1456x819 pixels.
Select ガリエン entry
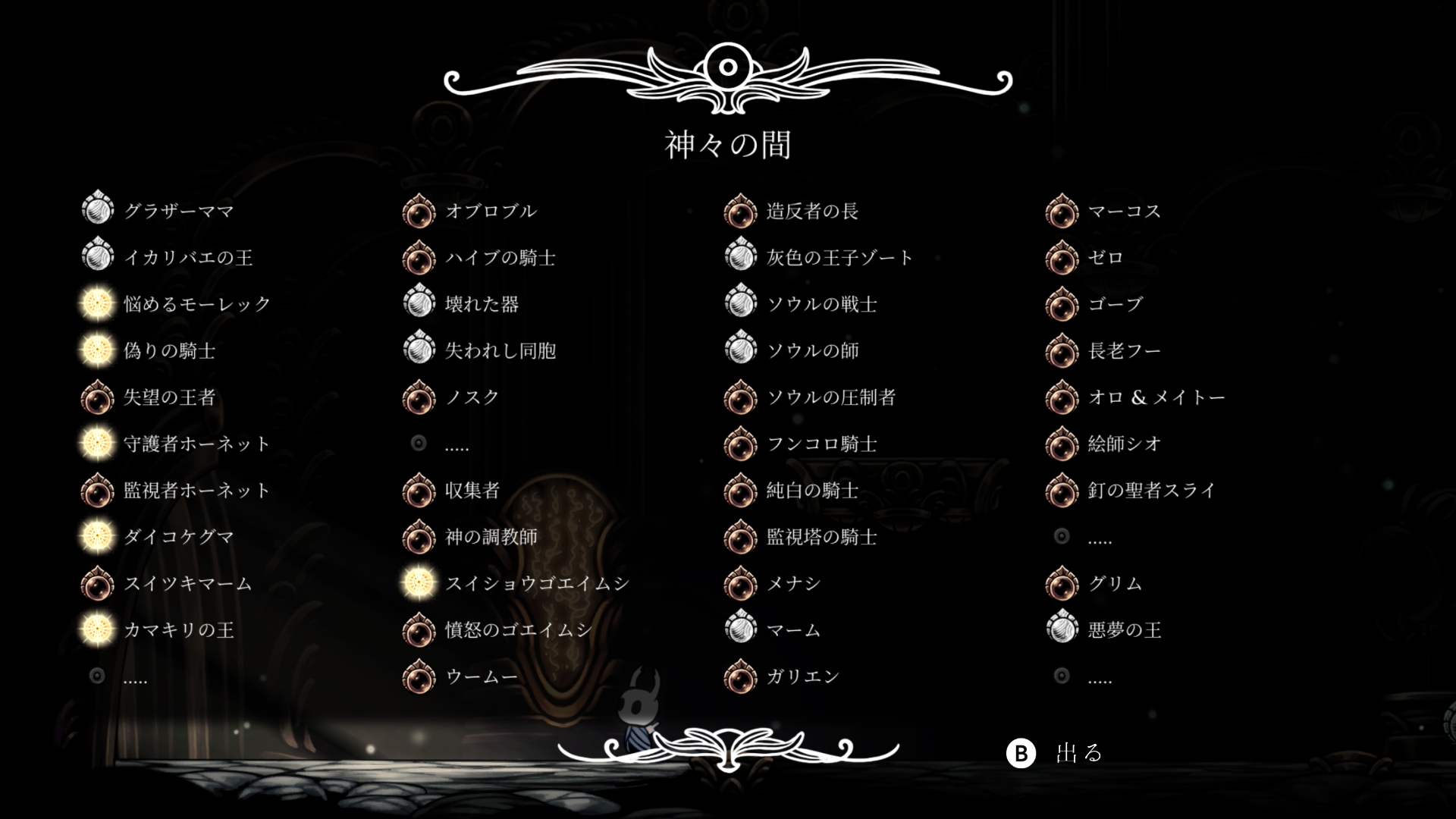[803, 676]
